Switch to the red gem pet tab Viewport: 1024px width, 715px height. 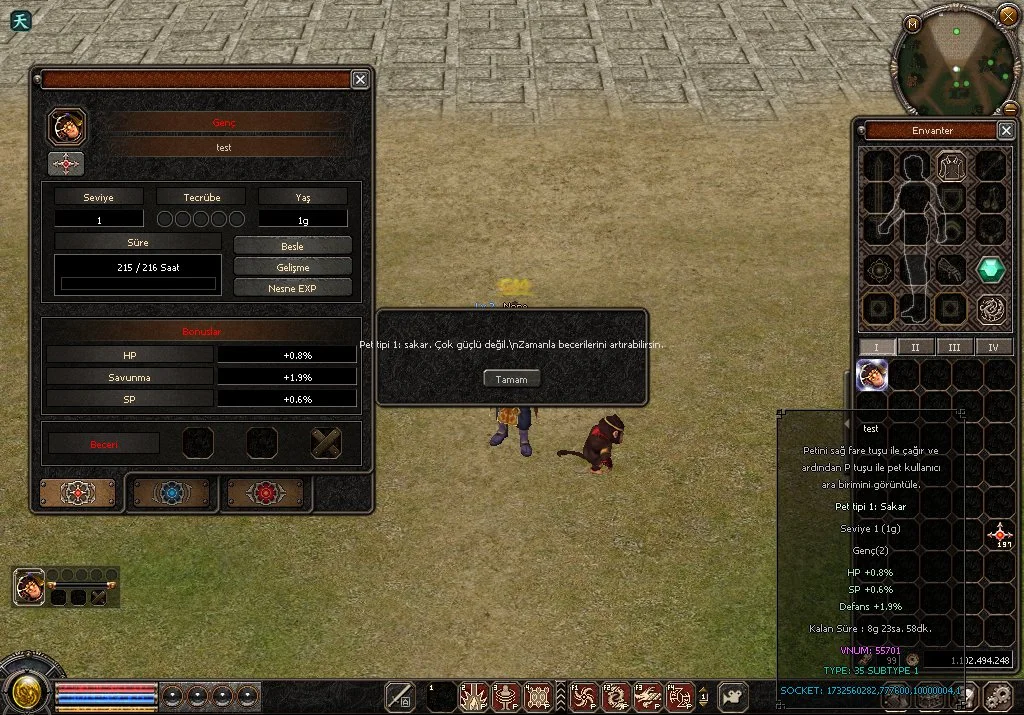265,493
